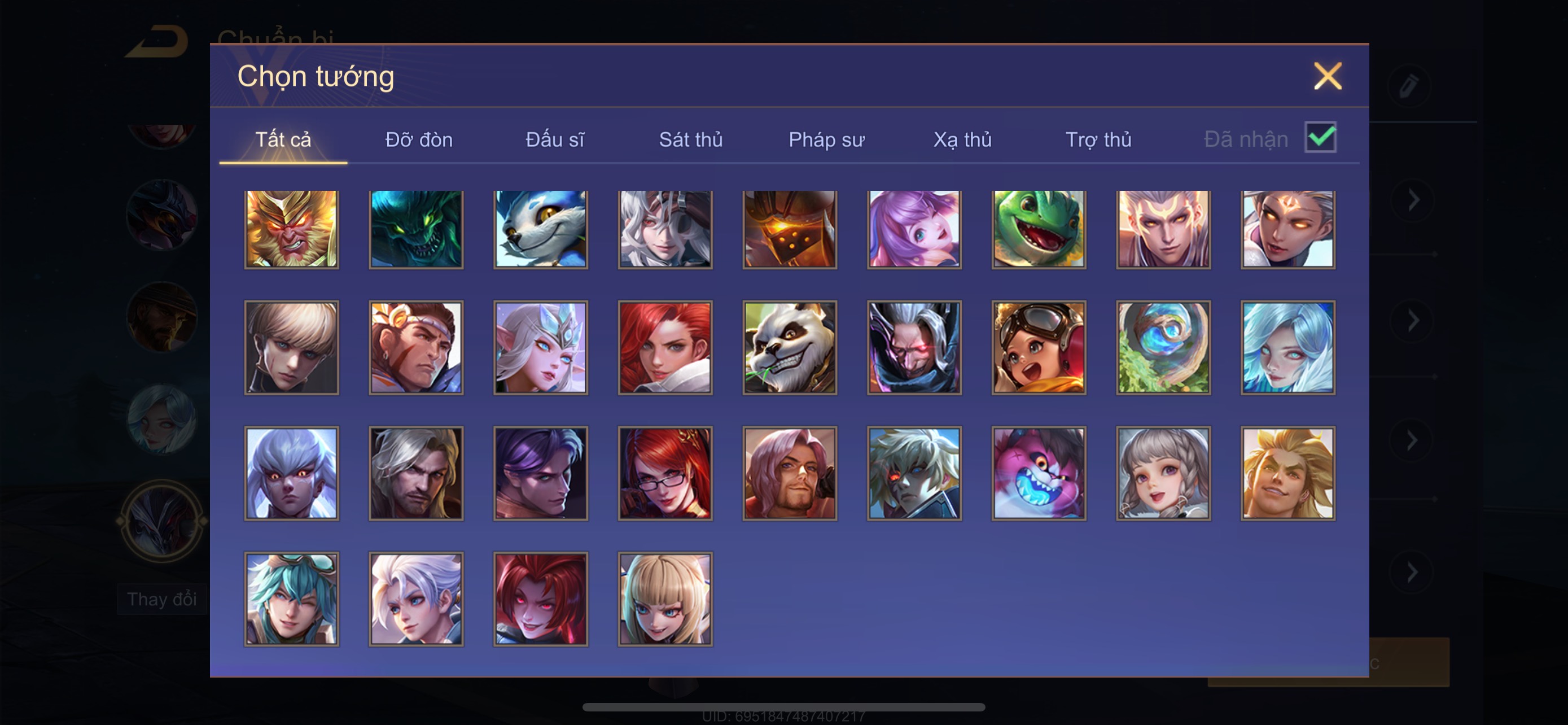Screen dimensions: 1568x725
Task: Toggle the Đã nhận checkbox
Action: 1320,138
